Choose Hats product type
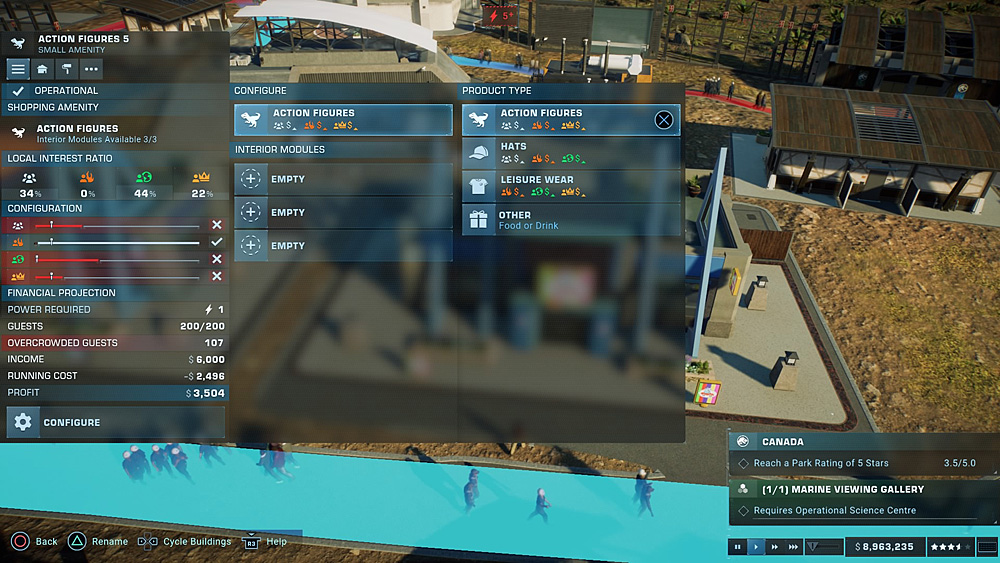Screen dimensions: 1000x563 click(x=570, y=153)
